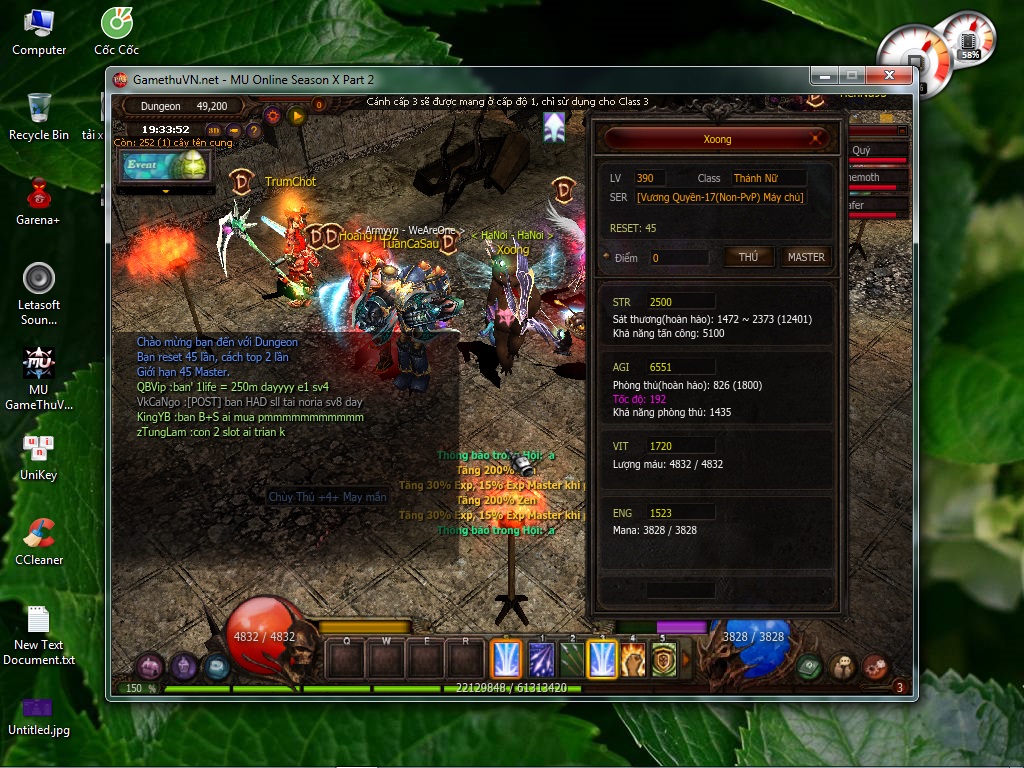The width and height of the screenshot is (1024, 768).
Task: Select the purple arrows skill in slot 1
Action: (542, 660)
